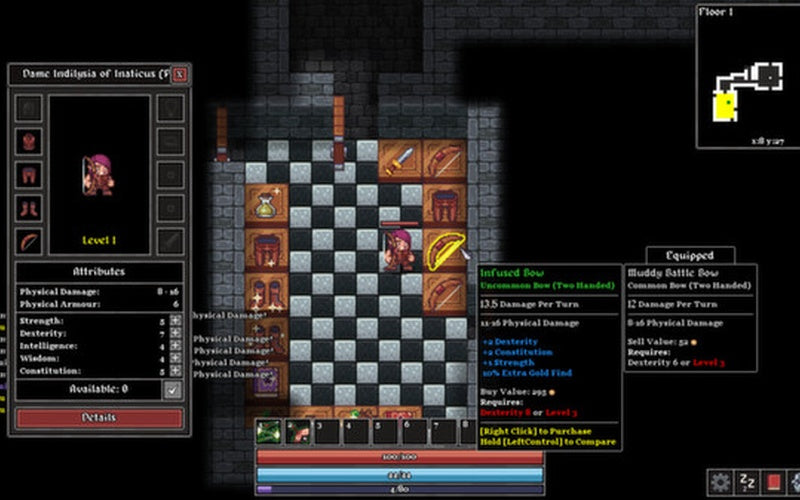Close the character sheet panel

[x=179, y=74]
